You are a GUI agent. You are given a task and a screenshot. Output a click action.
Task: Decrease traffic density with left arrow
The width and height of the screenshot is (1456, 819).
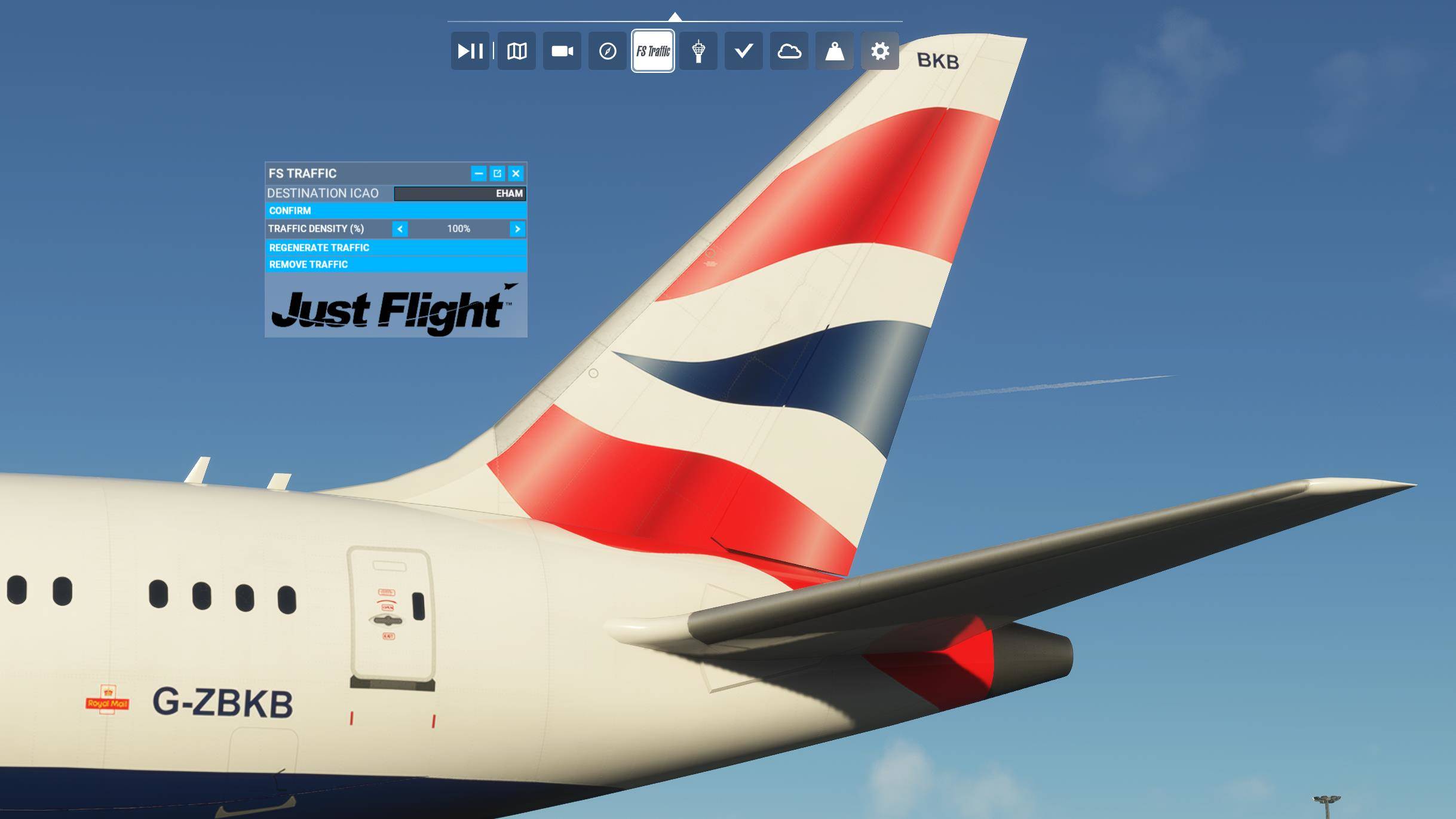point(400,229)
